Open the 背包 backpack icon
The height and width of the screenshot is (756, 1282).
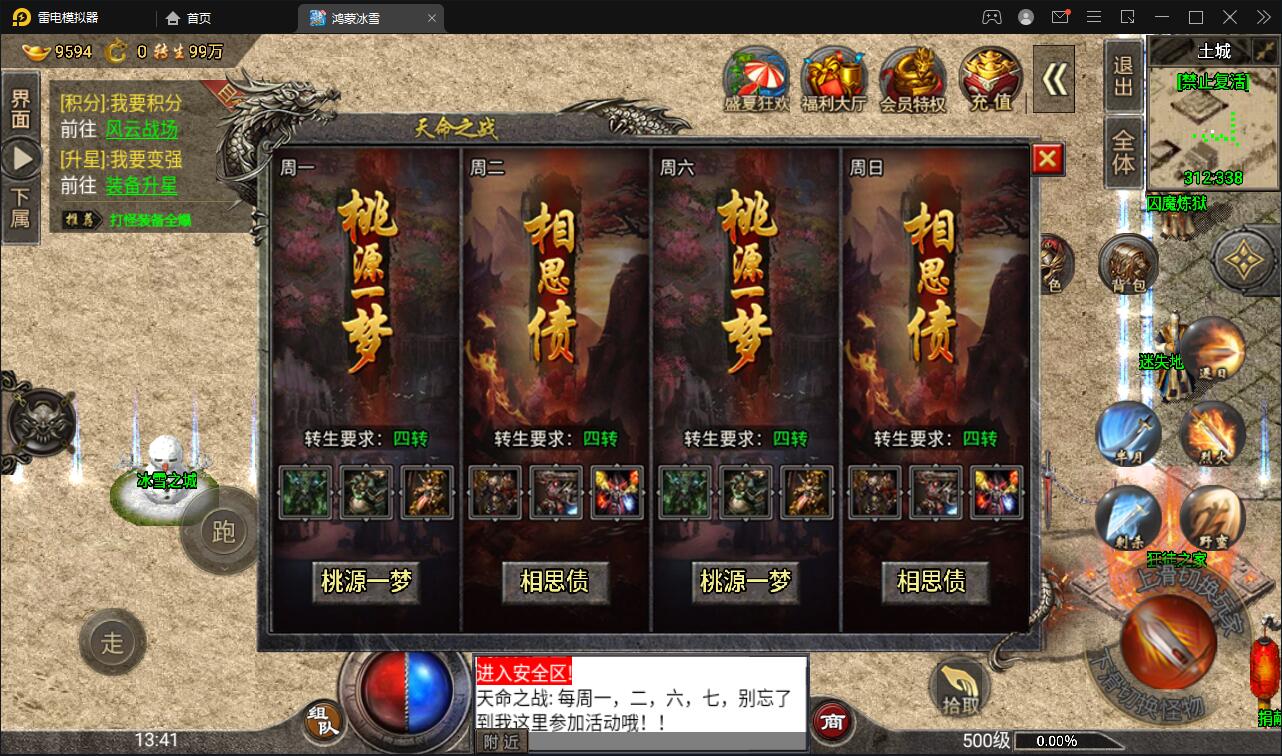1129,264
